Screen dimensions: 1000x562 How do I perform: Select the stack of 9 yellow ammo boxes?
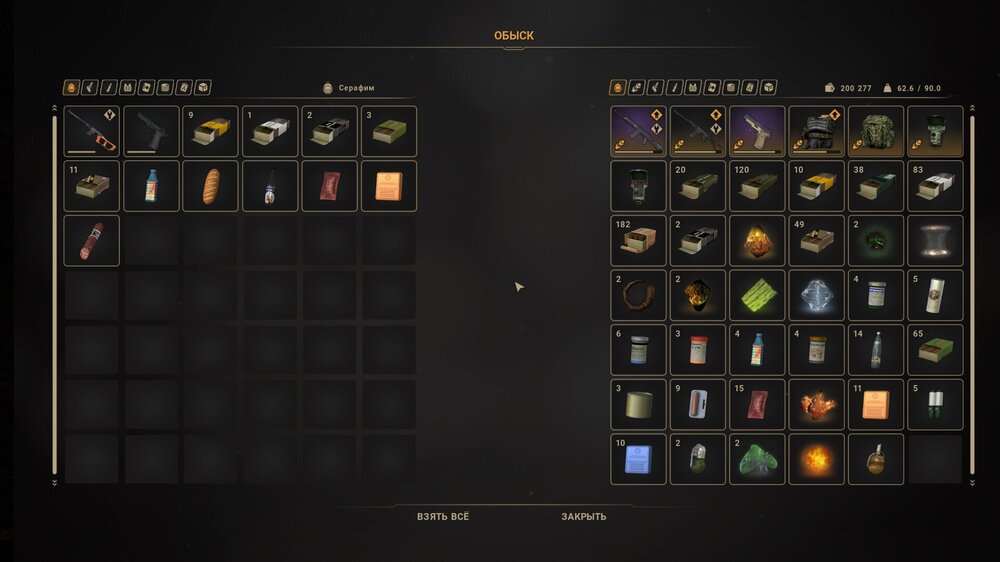[x=210, y=132]
